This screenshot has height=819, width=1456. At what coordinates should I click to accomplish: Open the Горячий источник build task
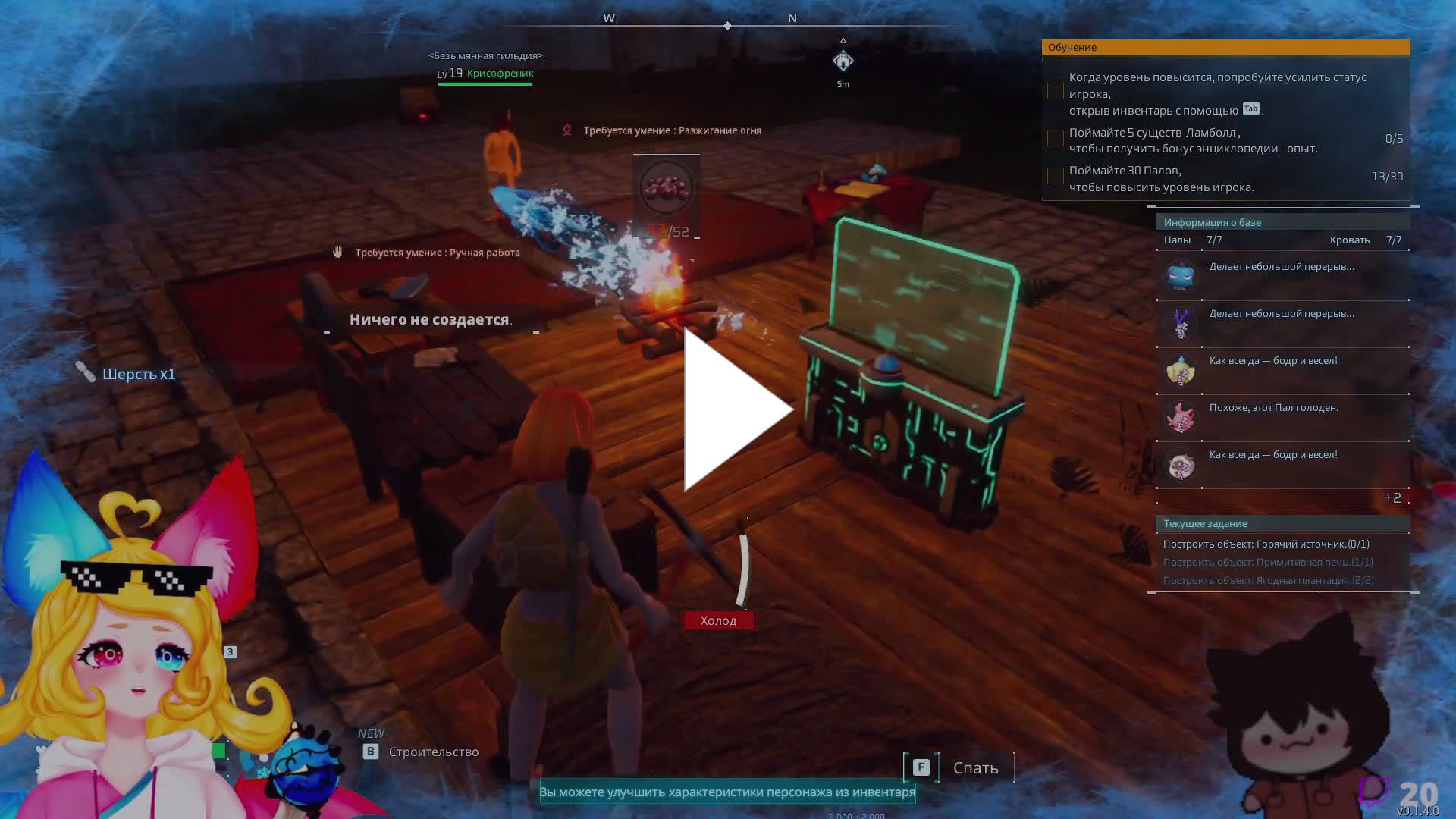coord(1266,544)
